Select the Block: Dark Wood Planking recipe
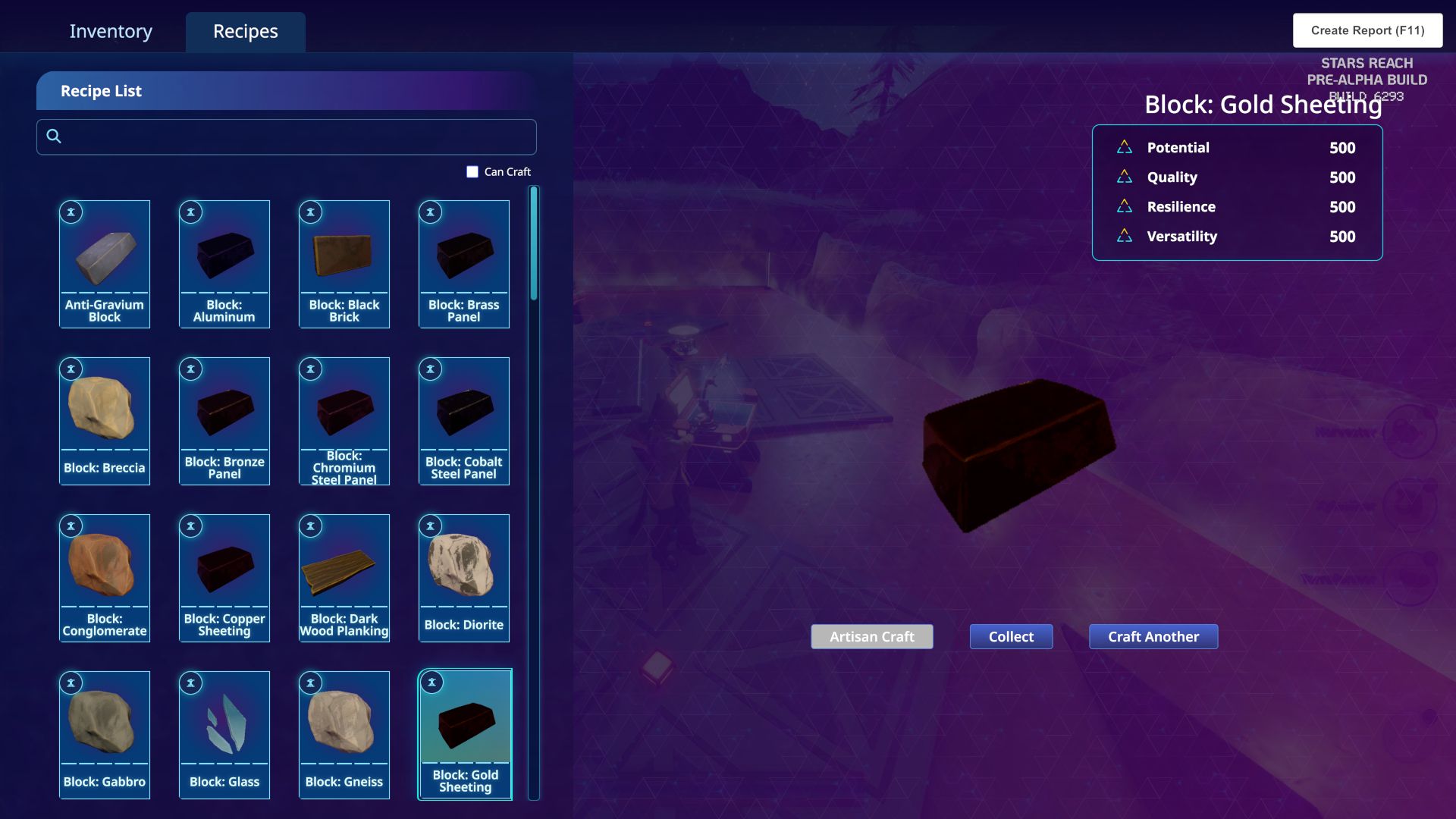 tap(344, 578)
